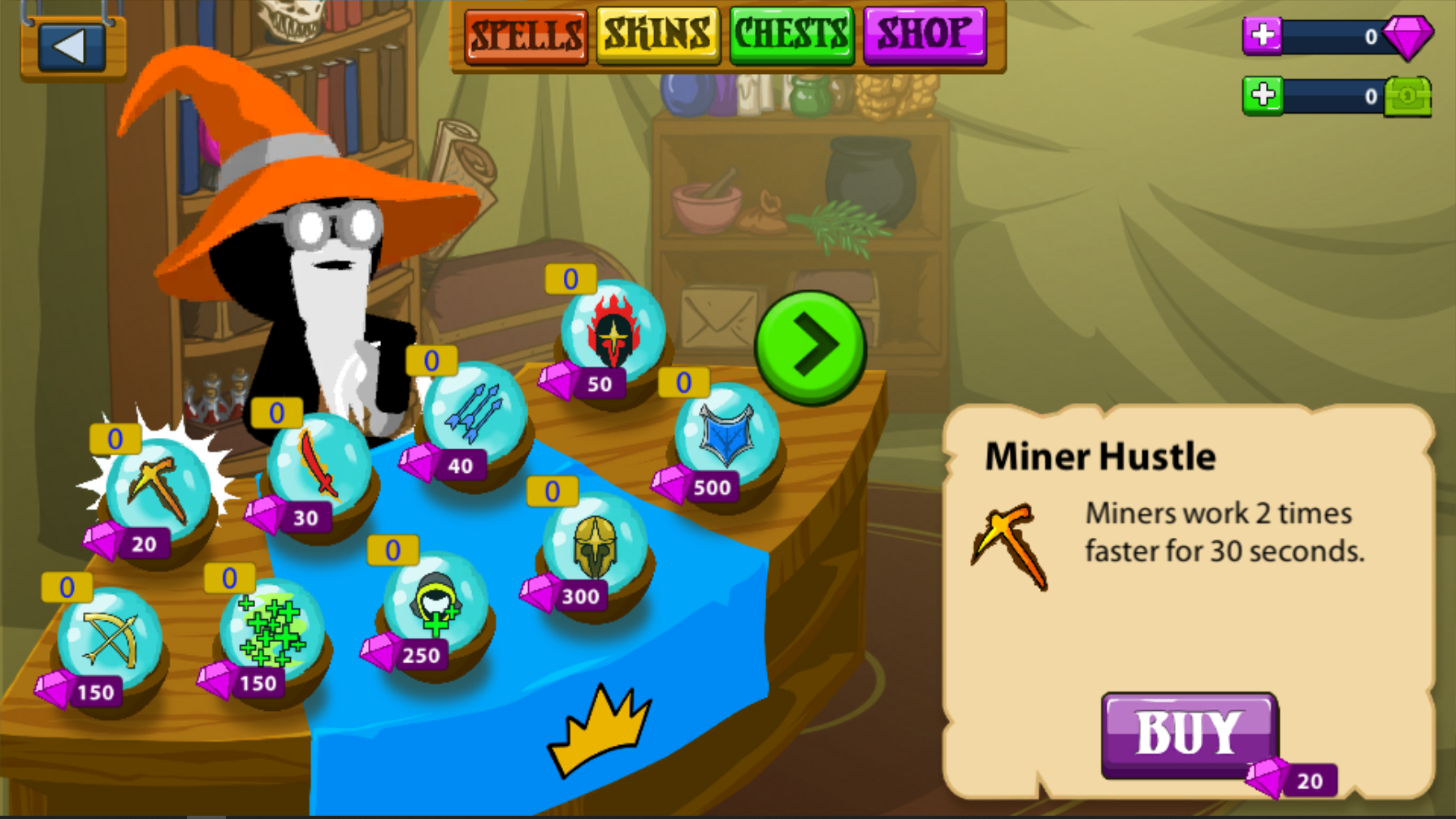Open the Skins tab
Screen dimensions: 1456x819
[658, 36]
